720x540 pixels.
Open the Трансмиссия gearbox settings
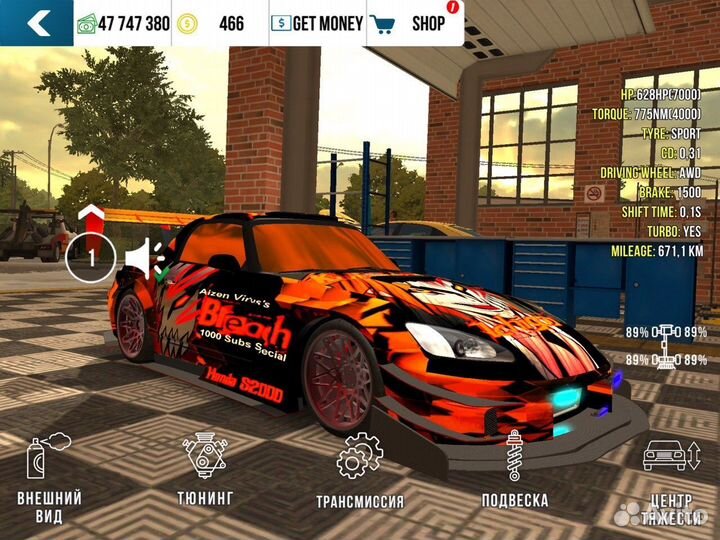[x=359, y=472]
